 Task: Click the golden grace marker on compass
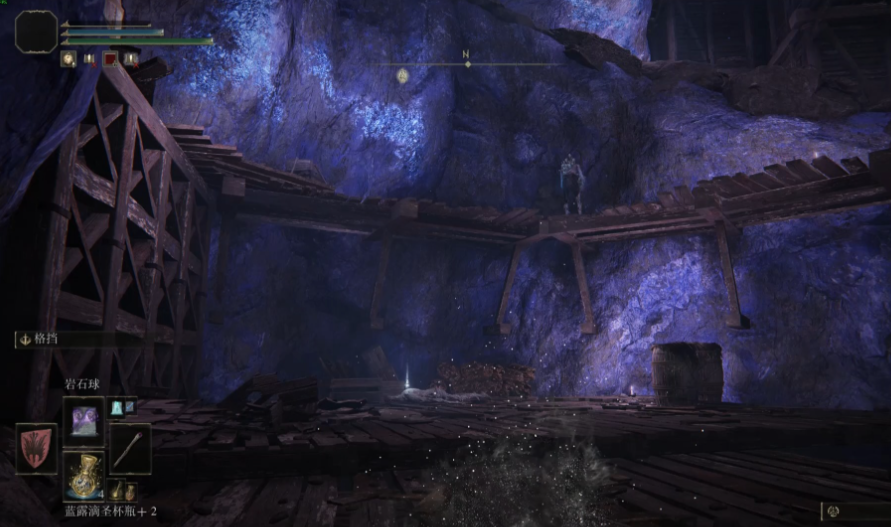403,75
